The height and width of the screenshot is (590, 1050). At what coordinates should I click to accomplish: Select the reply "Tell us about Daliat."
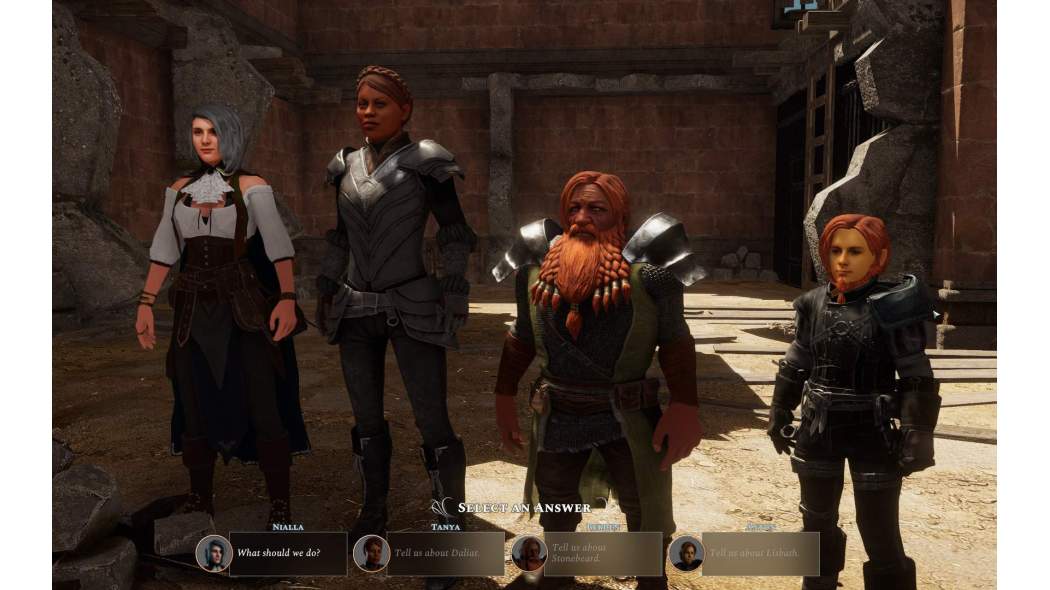click(446, 553)
